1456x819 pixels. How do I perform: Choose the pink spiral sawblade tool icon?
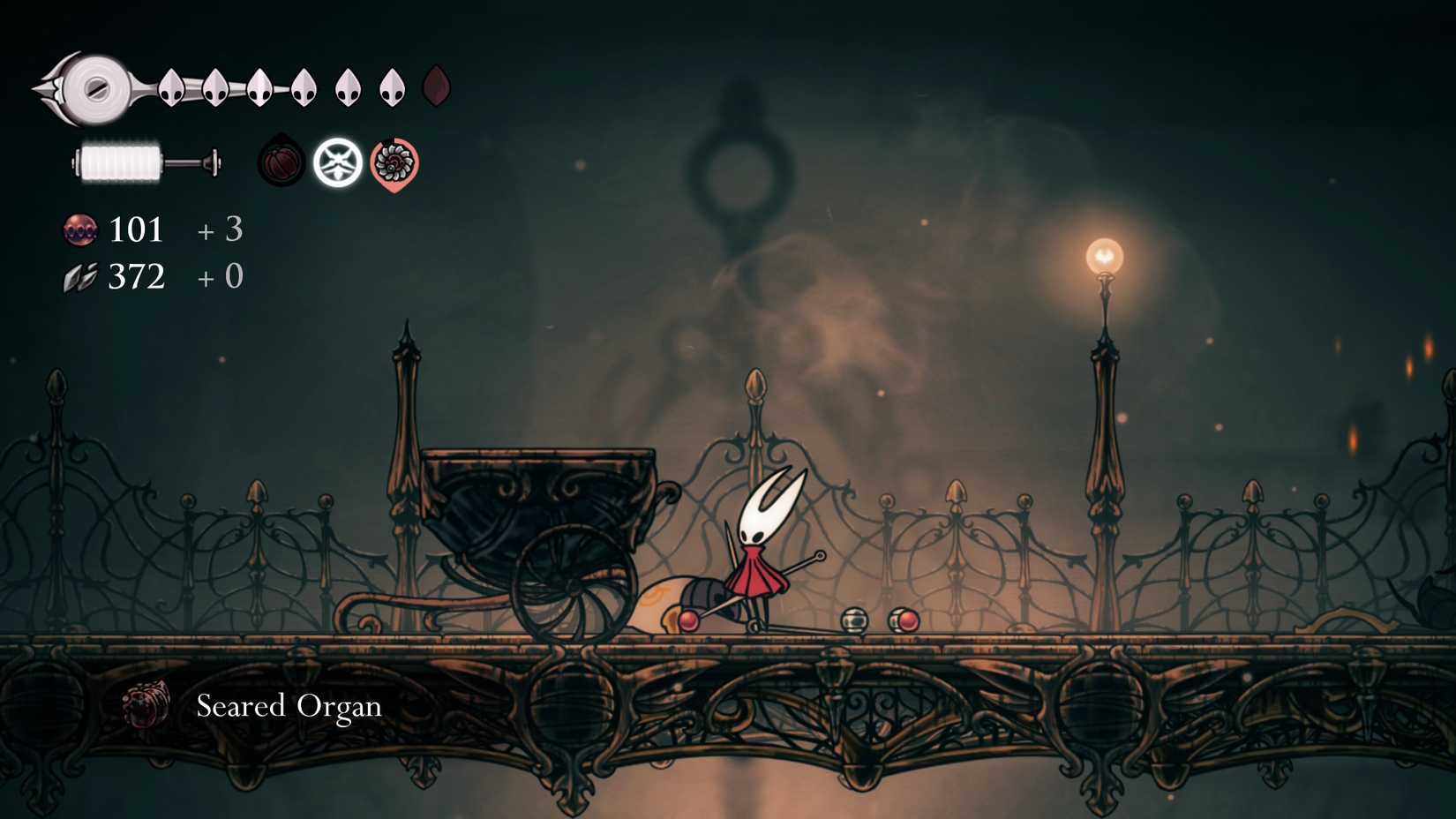(394, 163)
